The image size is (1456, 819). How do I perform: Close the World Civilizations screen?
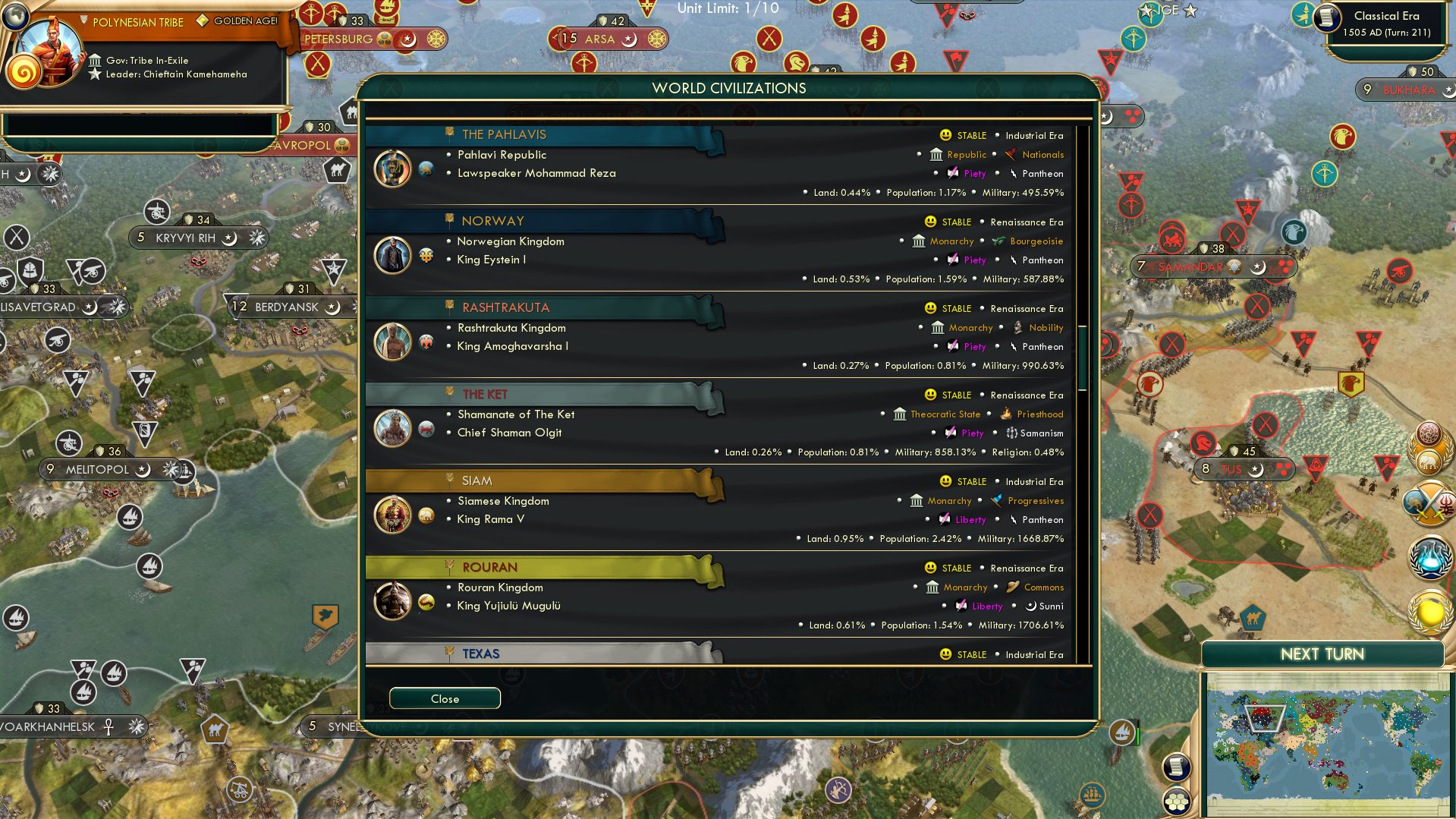445,698
